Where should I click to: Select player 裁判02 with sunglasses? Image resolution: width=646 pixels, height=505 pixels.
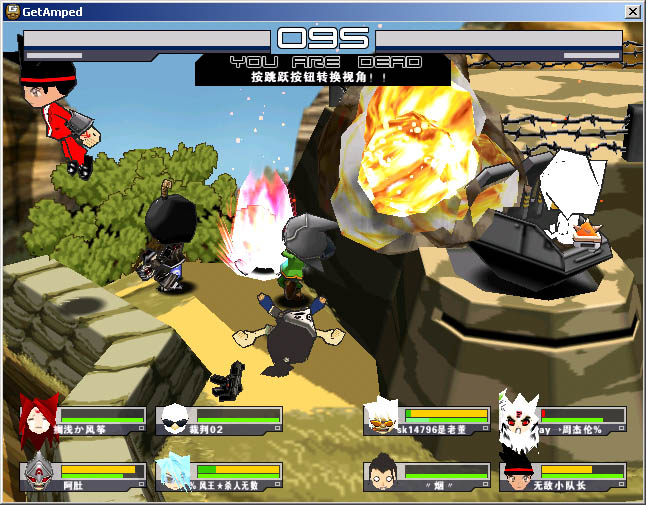pos(175,419)
